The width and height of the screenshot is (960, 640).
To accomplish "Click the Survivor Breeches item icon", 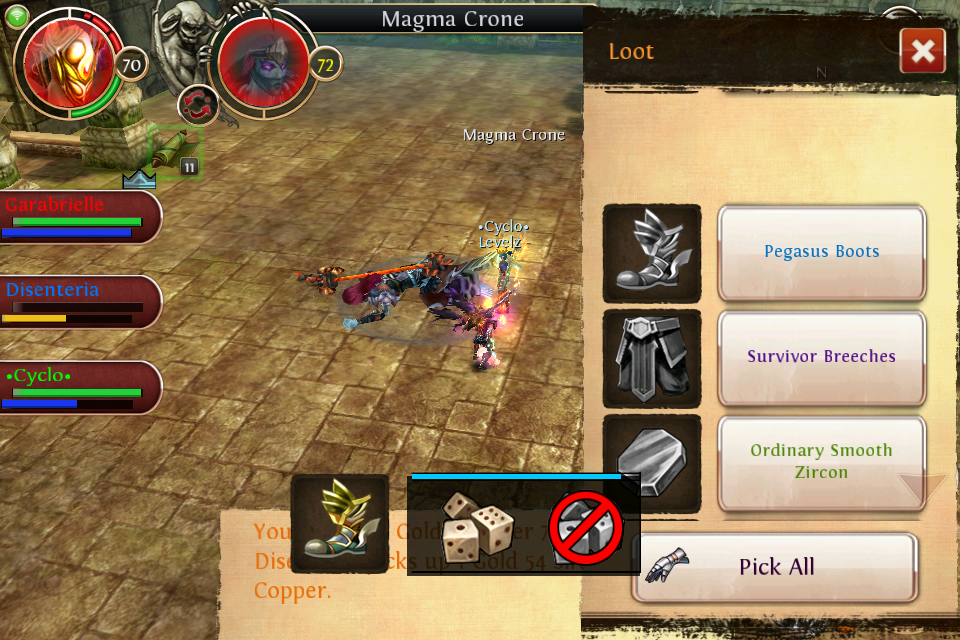I will 651,358.
